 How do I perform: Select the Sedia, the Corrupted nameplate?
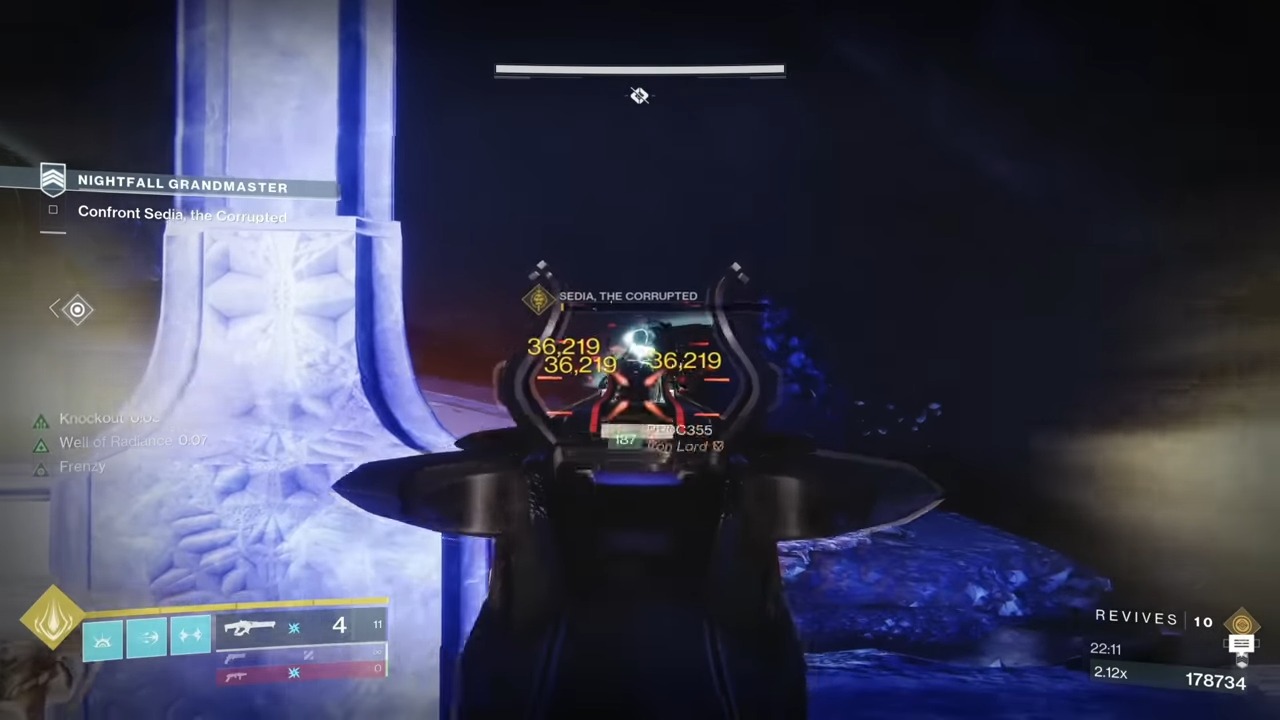coord(628,296)
